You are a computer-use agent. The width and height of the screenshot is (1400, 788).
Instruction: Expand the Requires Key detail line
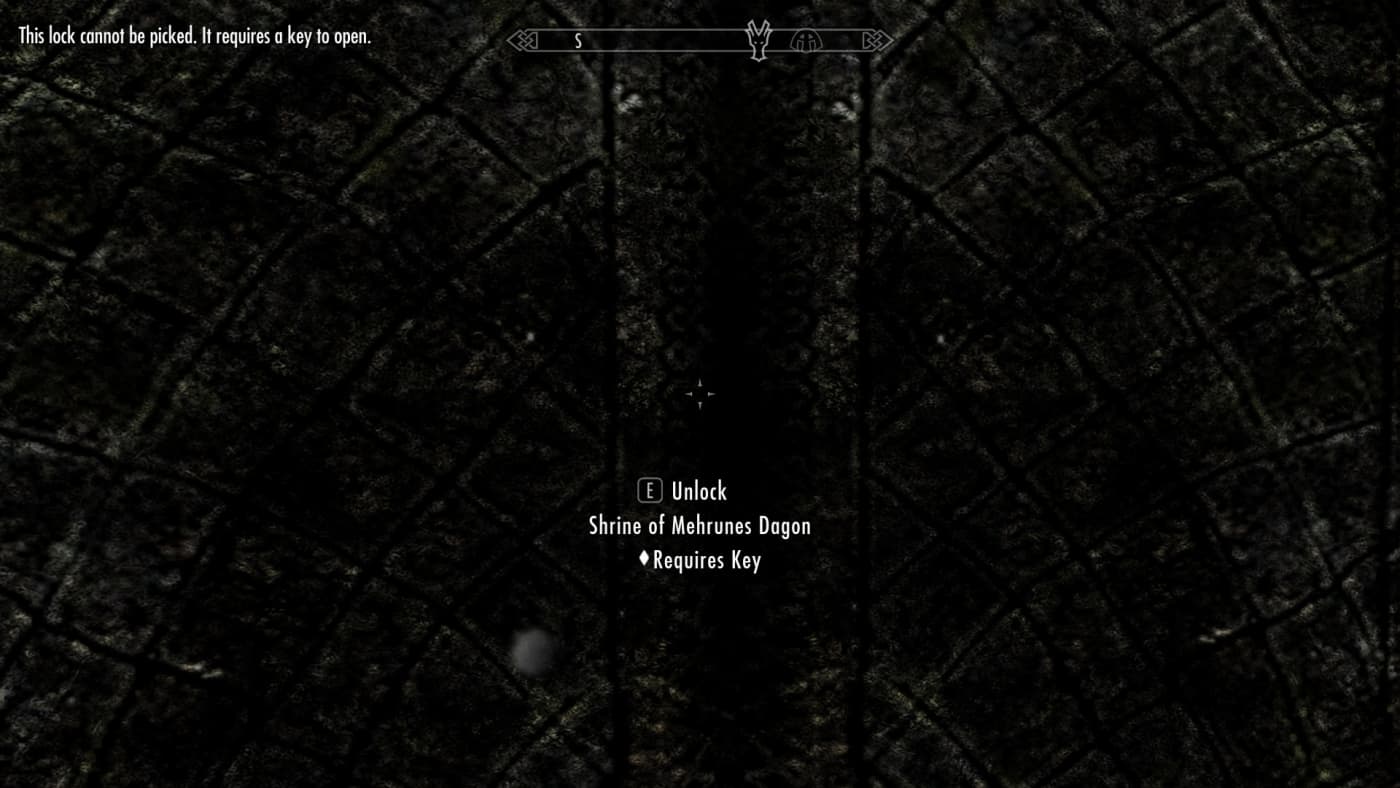pyautogui.click(x=706, y=560)
